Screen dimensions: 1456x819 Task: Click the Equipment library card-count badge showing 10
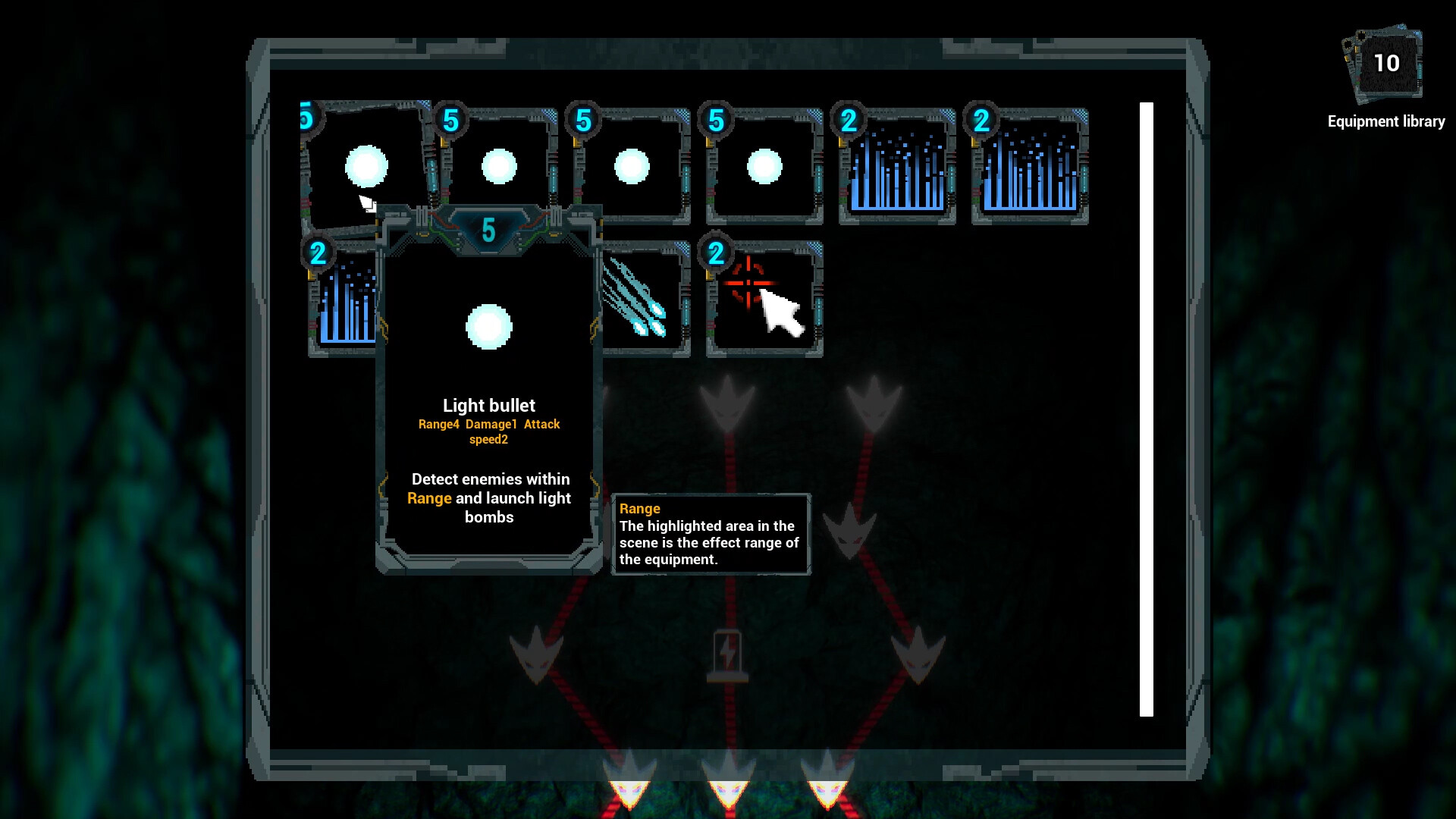coord(1387,64)
